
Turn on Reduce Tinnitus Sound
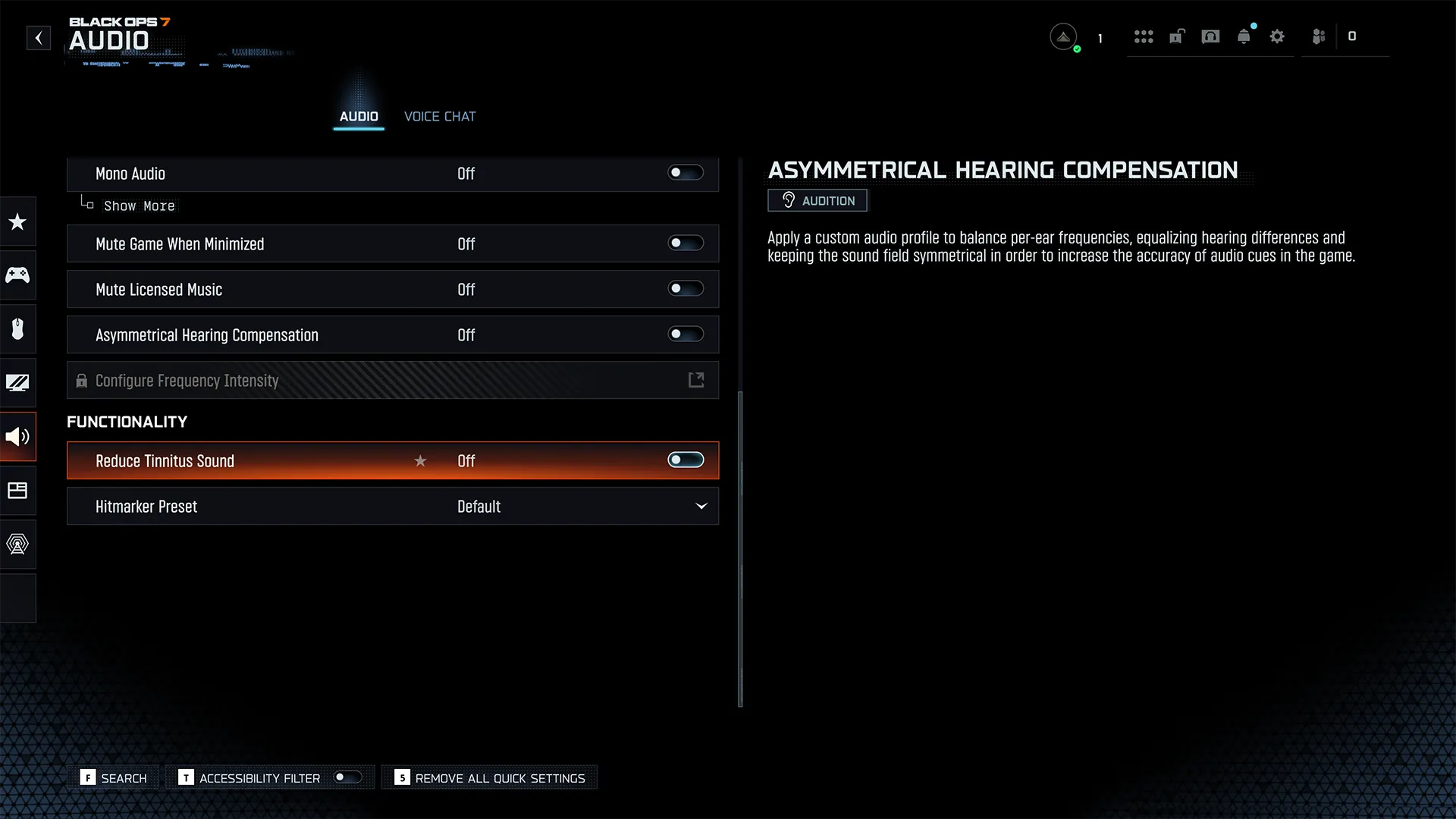(685, 460)
